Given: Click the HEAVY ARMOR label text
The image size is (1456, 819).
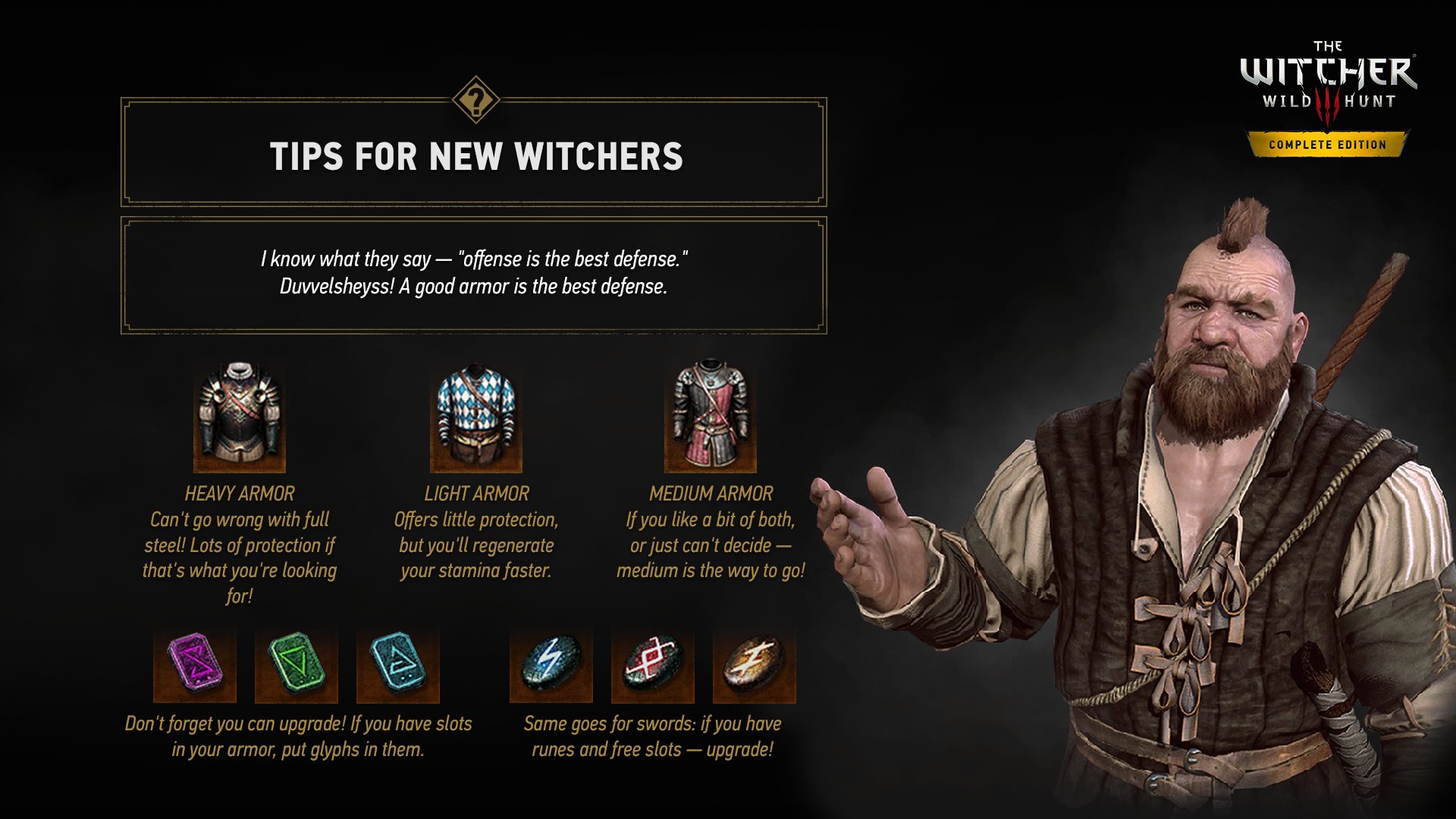Looking at the screenshot, I should (x=239, y=494).
